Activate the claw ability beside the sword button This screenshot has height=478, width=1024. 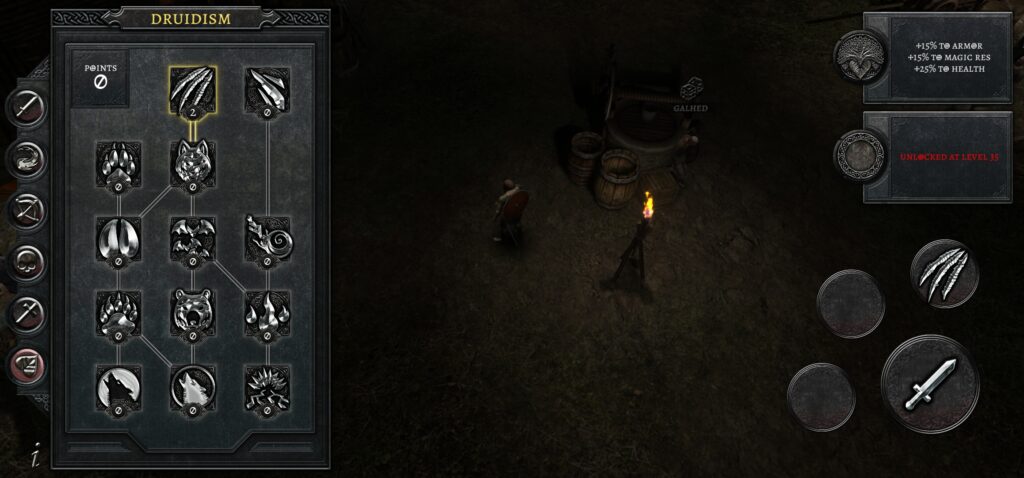[x=944, y=273]
